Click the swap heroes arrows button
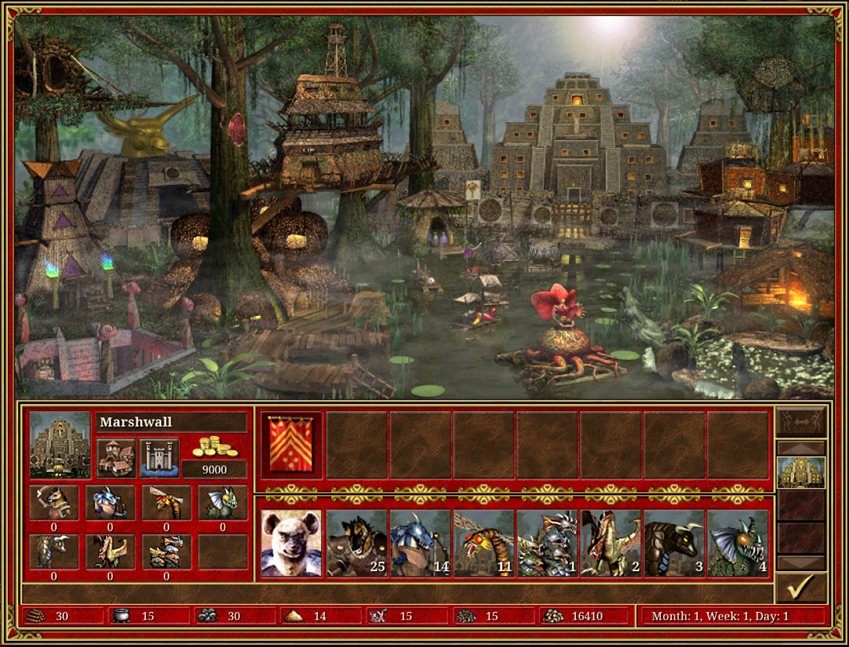This screenshot has width=849, height=647. click(801, 420)
